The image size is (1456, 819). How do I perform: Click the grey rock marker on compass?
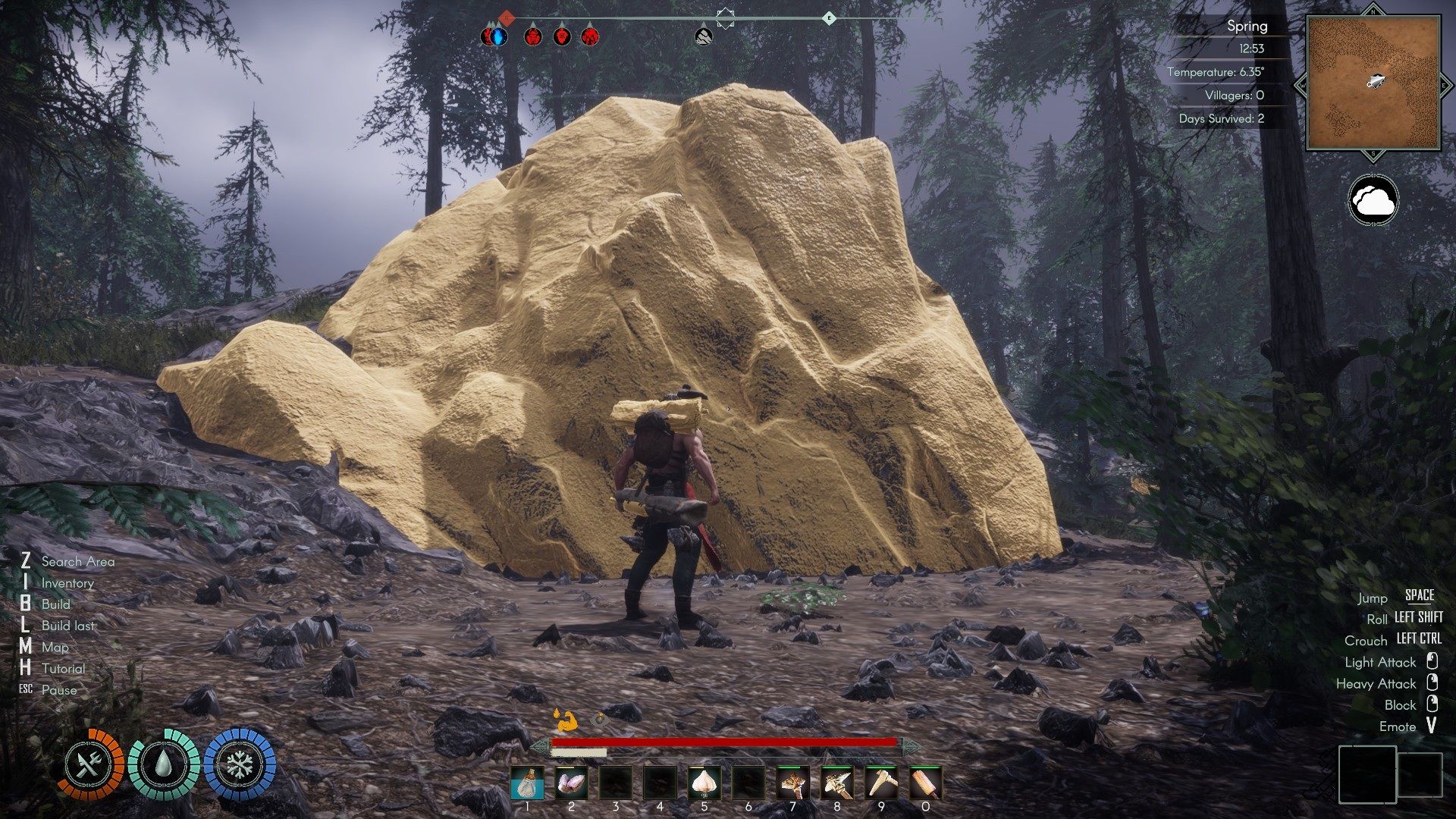(704, 36)
